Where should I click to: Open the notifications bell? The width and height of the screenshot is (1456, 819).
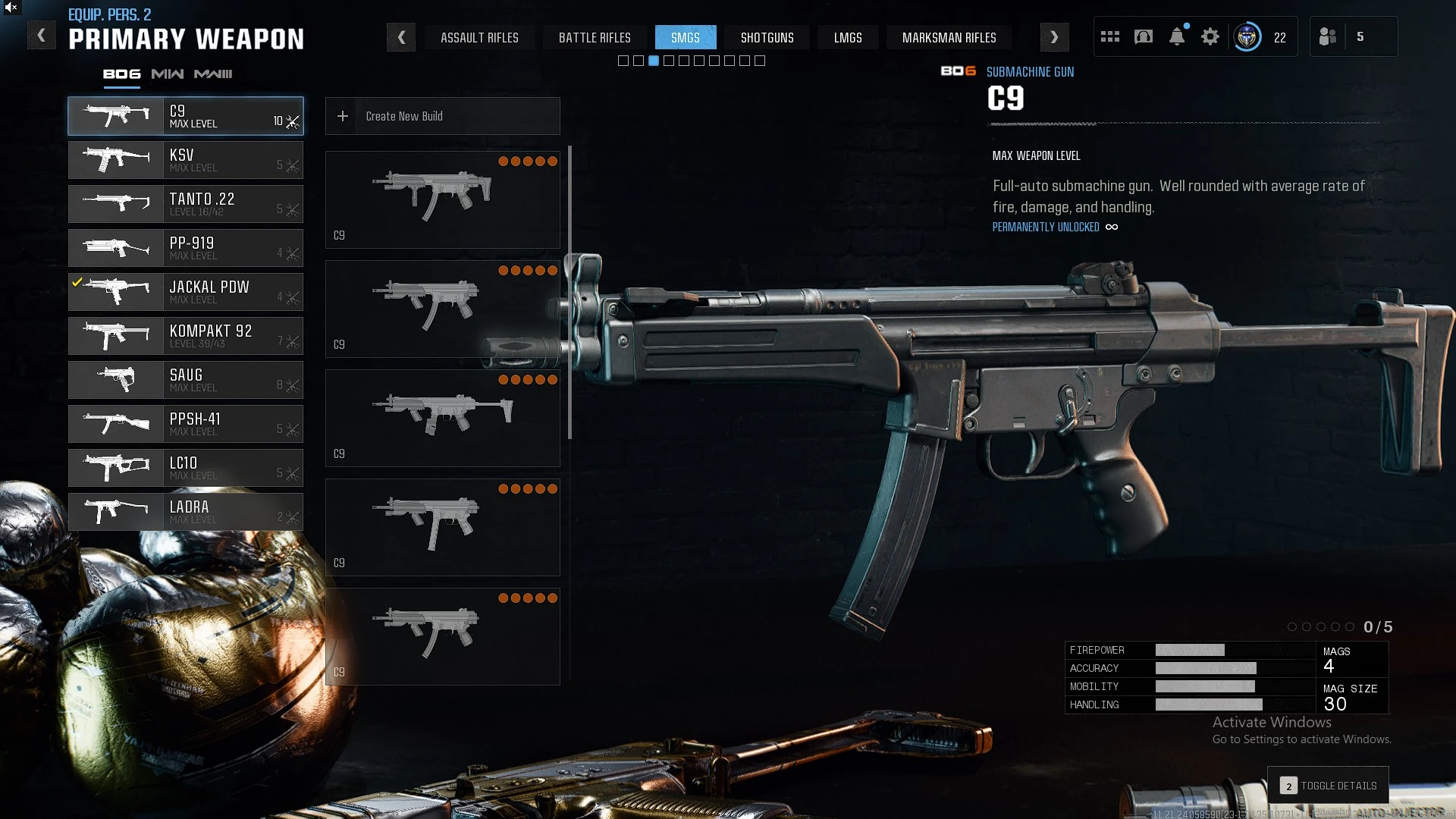click(x=1177, y=36)
